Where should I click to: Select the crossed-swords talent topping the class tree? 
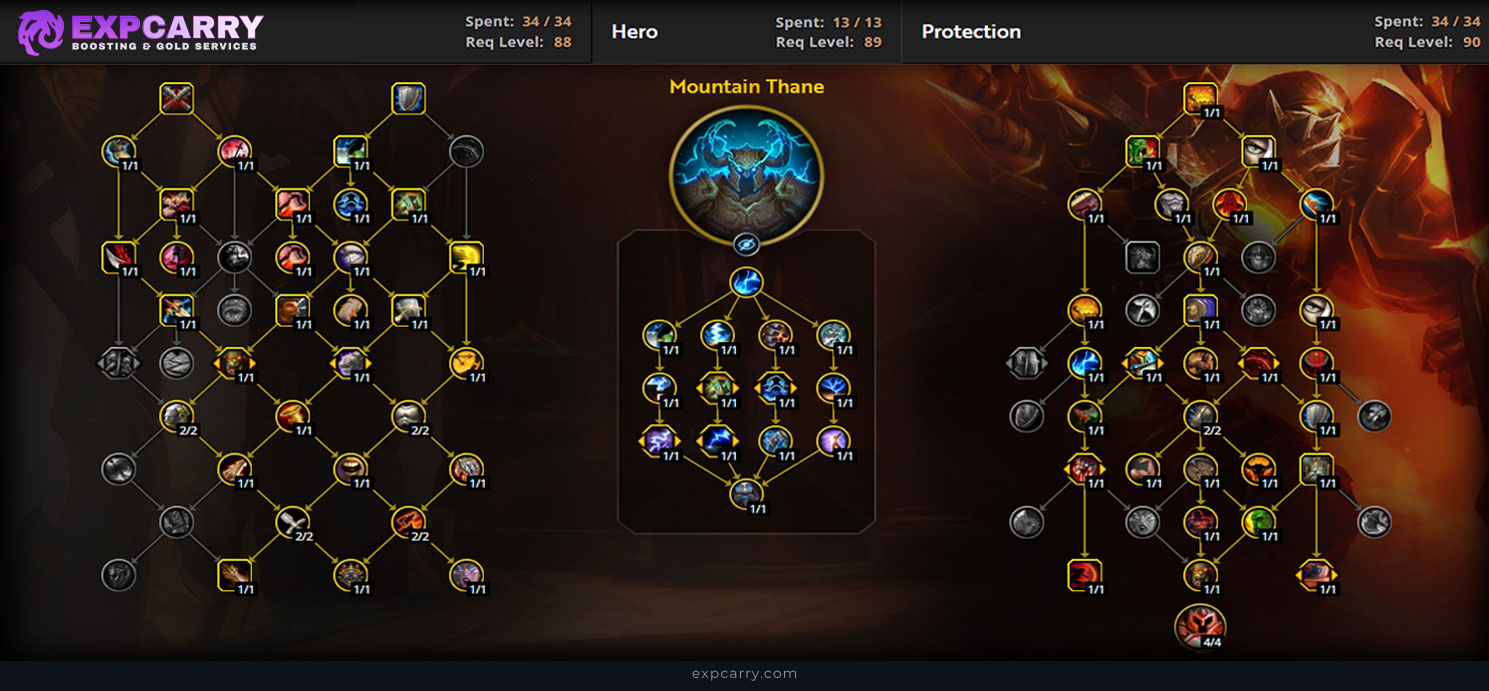pos(176,99)
